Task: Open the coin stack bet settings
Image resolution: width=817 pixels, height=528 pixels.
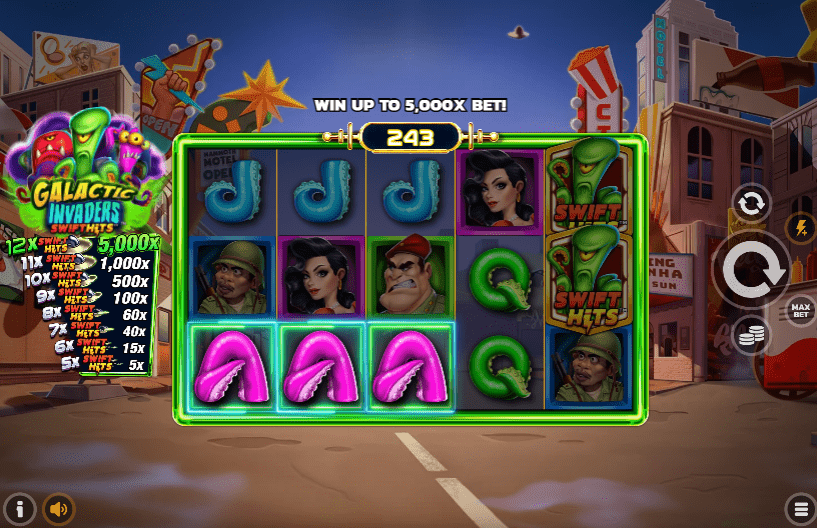Action: [x=750, y=335]
